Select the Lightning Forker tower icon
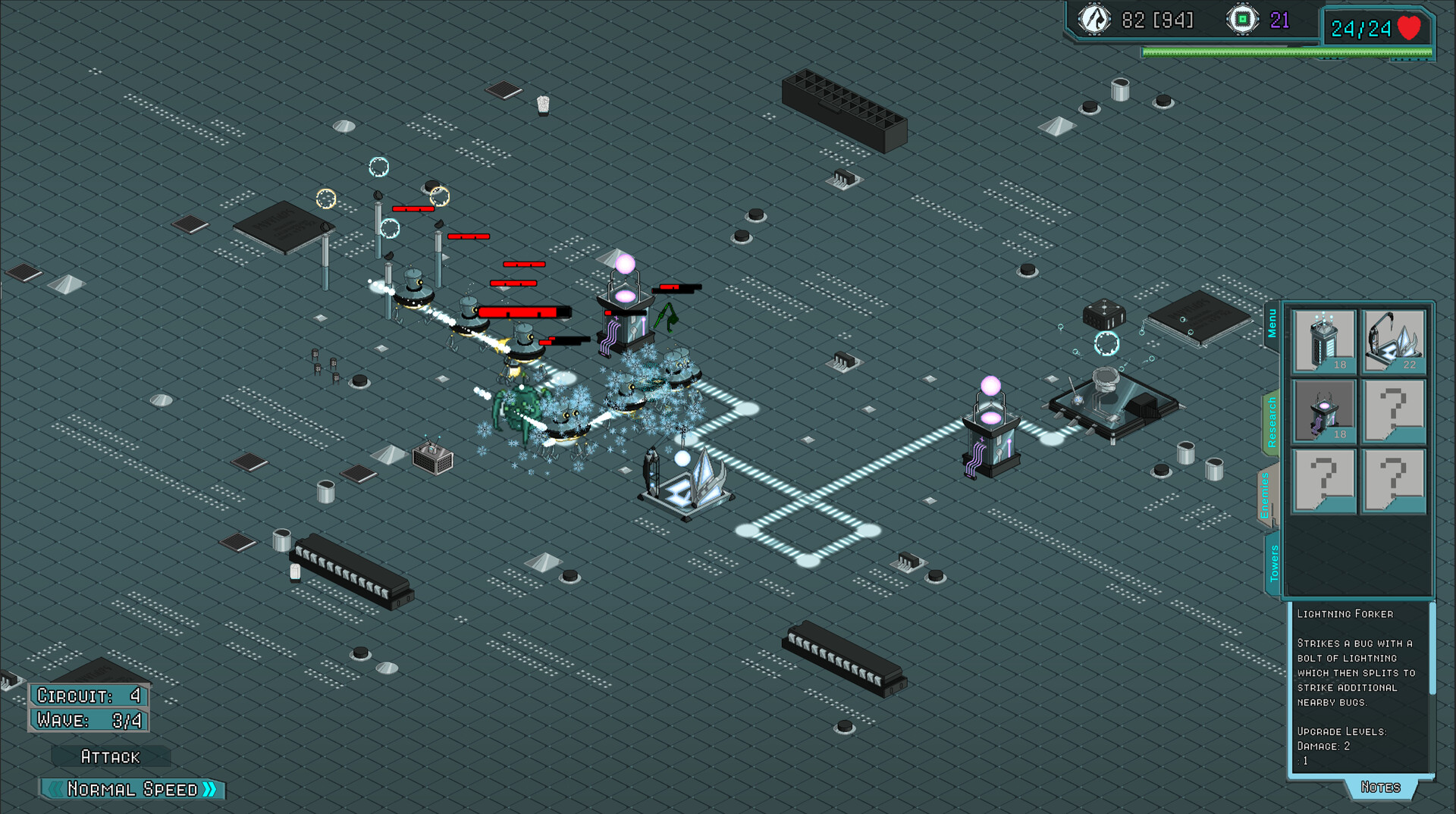Image resolution: width=1456 pixels, height=814 pixels. pyautogui.click(x=1323, y=411)
